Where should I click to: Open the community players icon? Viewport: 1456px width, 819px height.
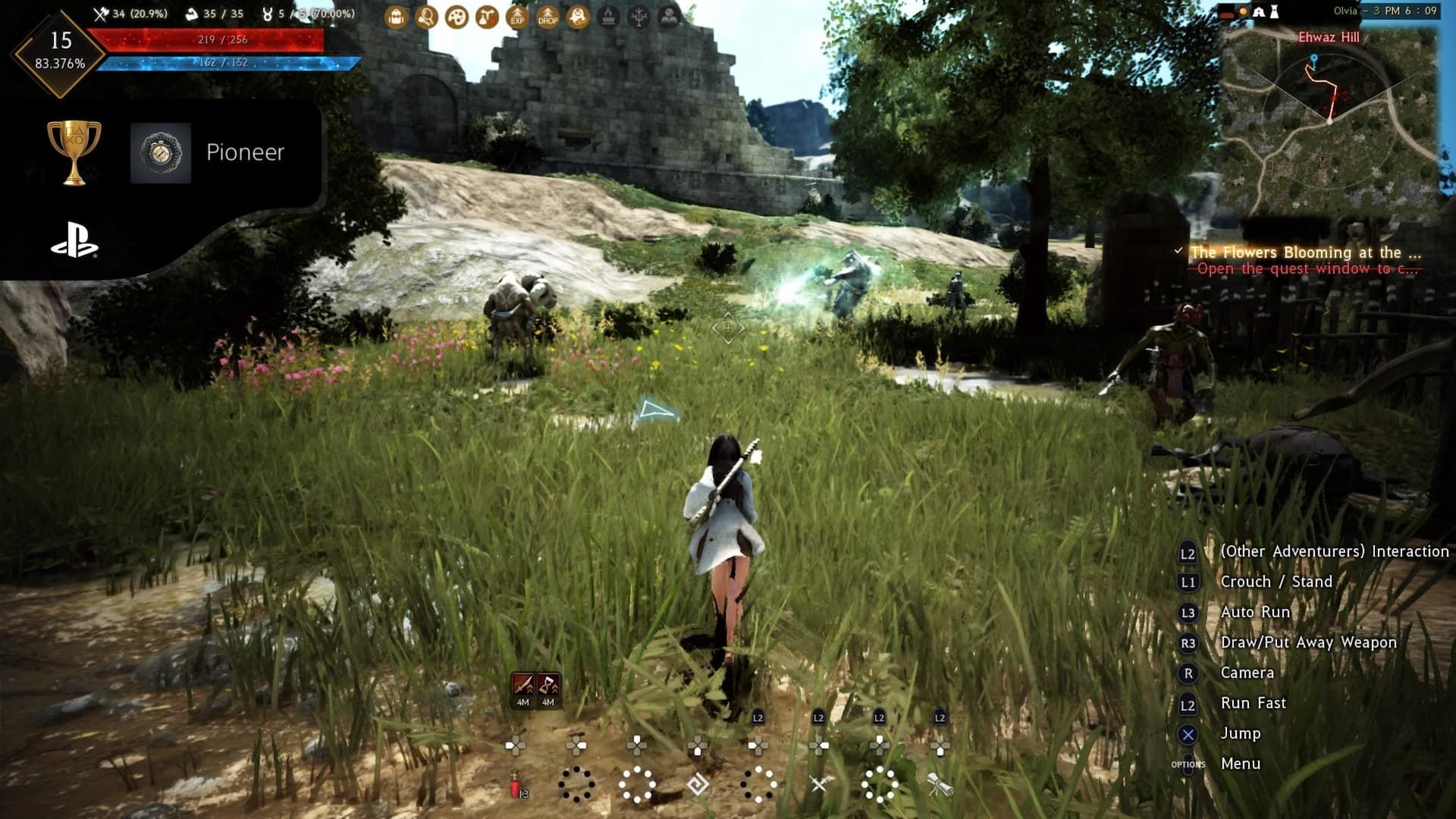[669, 16]
